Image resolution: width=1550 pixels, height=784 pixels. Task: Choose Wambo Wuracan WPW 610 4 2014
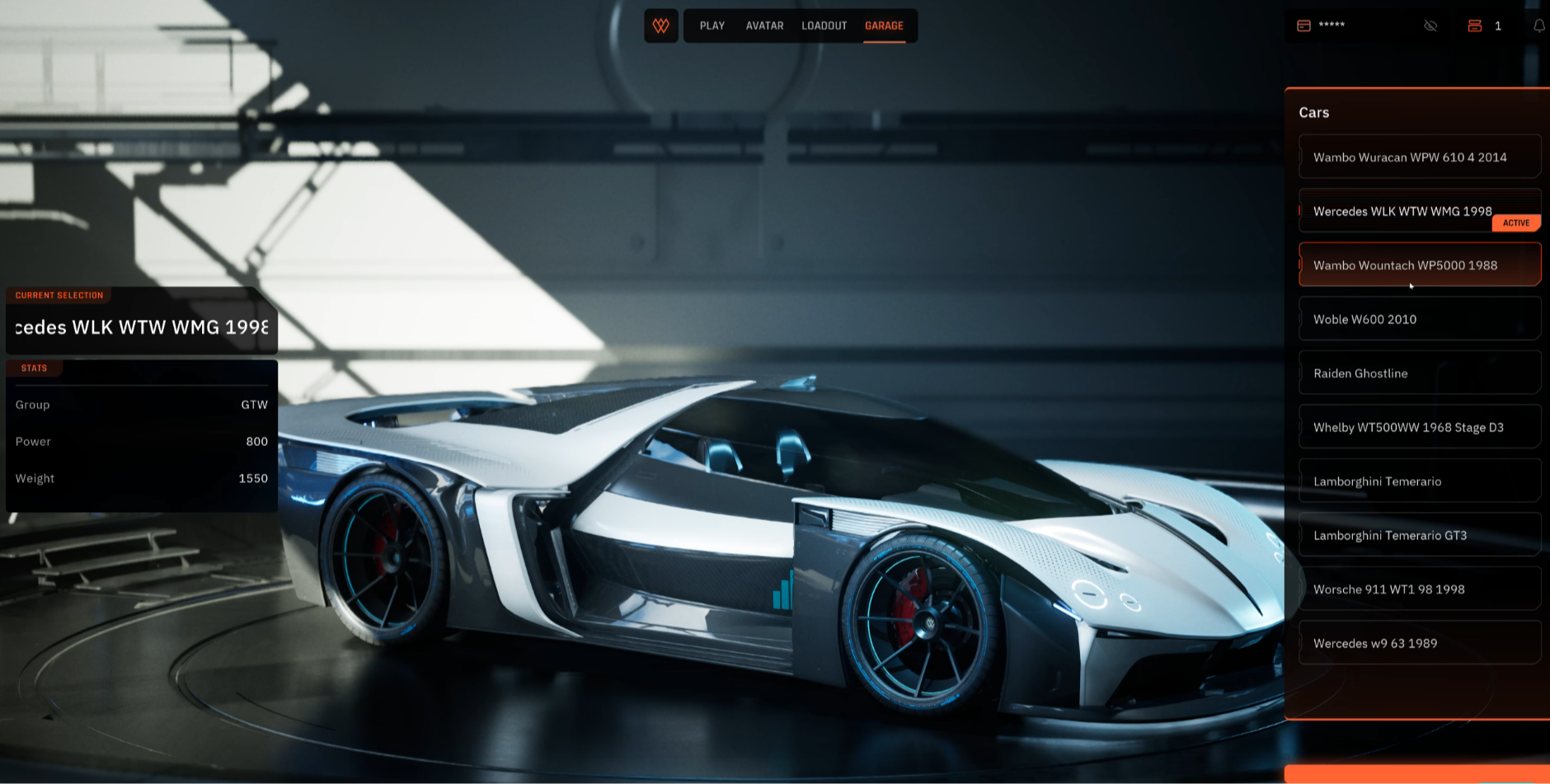[1419, 157]
